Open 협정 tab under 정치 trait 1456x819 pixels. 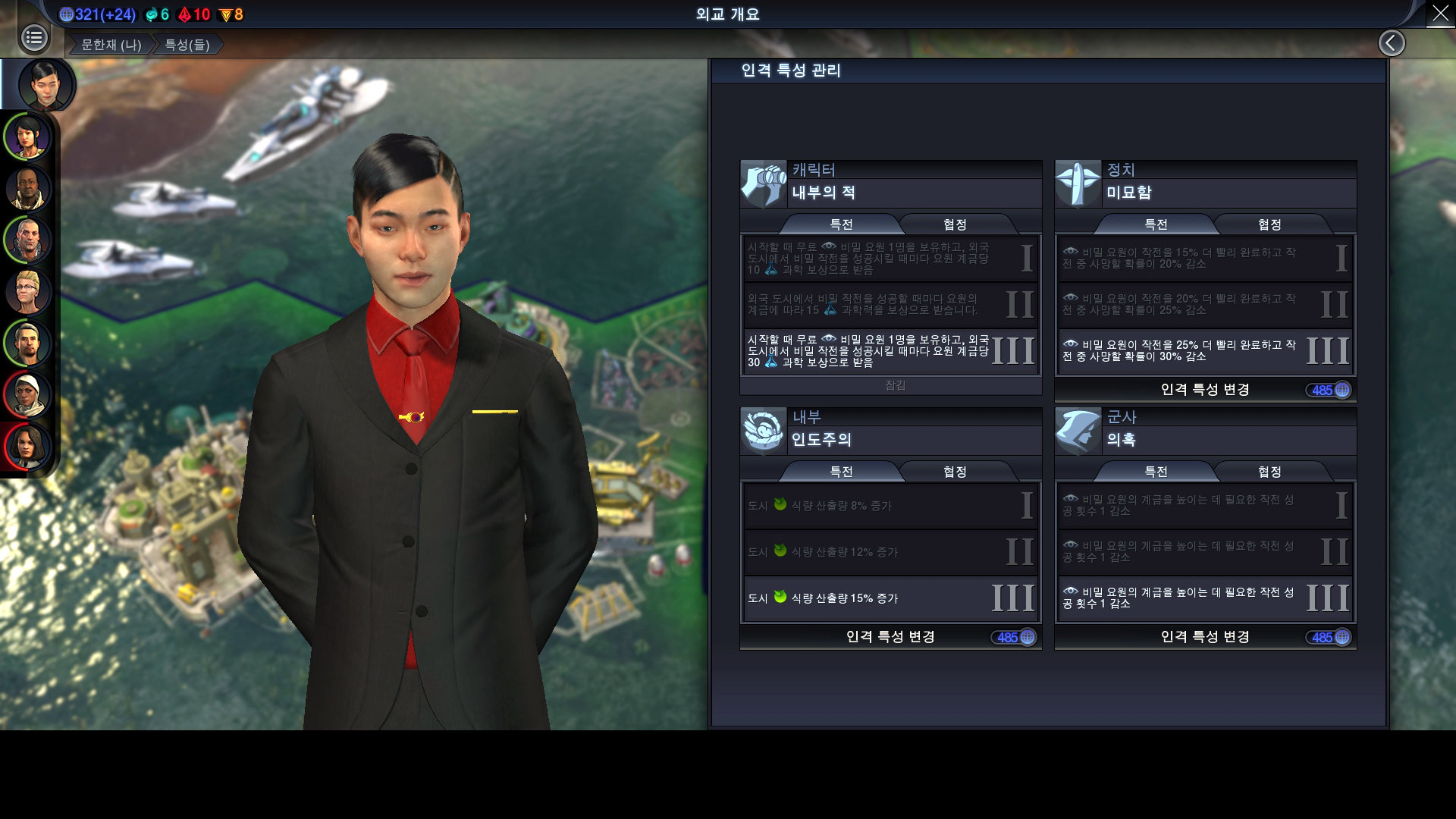(x=1269, y=224)
